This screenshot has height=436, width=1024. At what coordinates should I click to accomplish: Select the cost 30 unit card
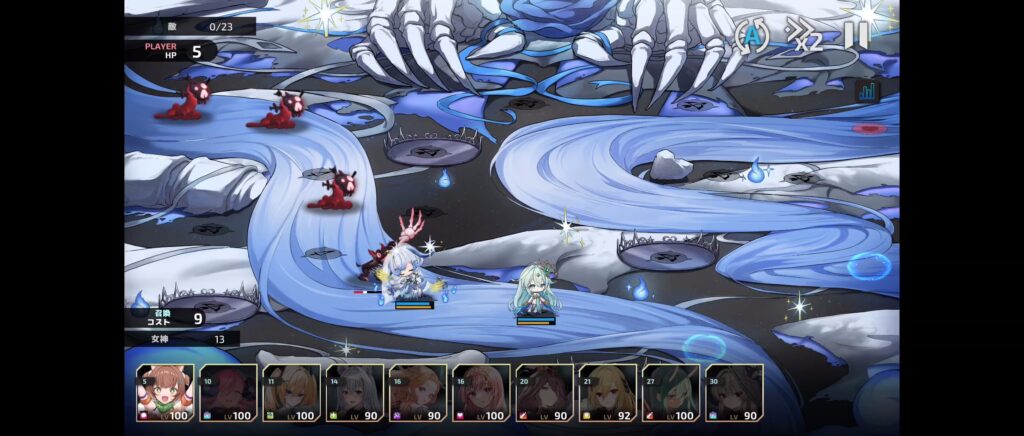[734, 393]
